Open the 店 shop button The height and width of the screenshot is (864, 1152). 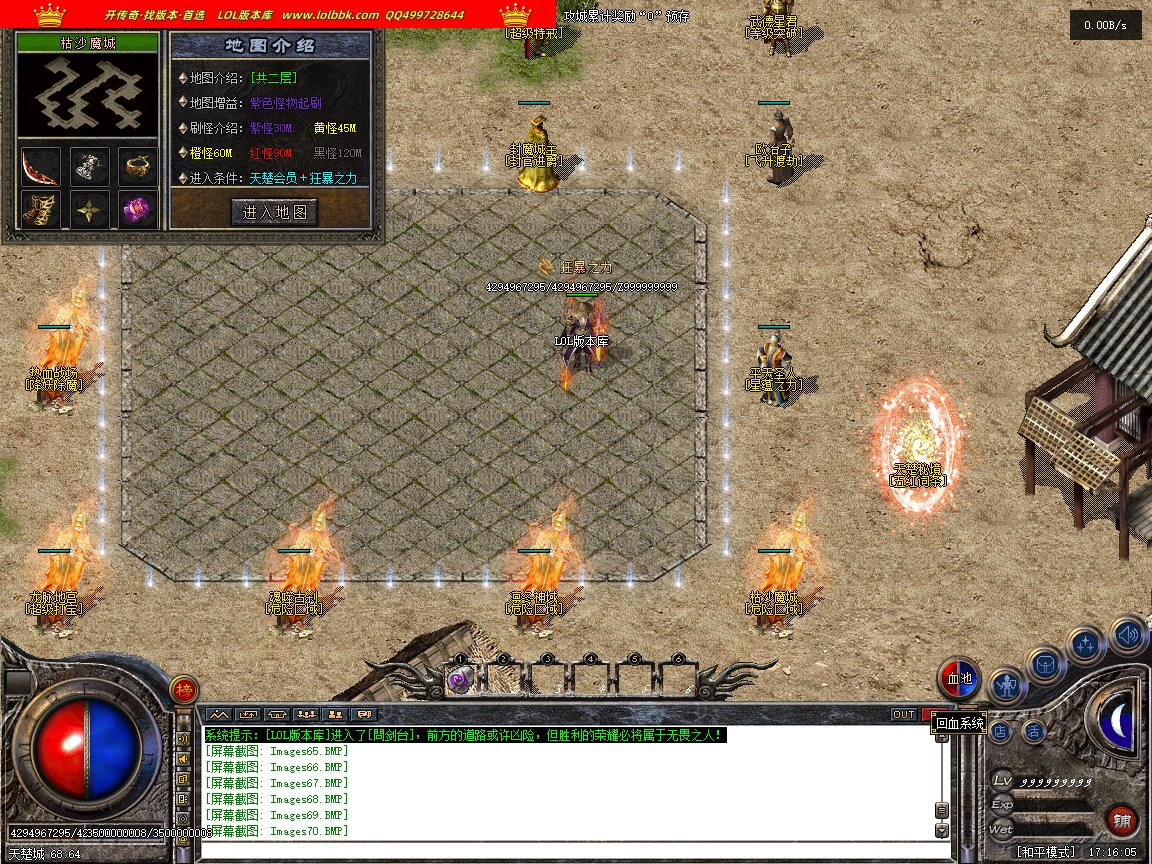click(x=1000, y=731)
